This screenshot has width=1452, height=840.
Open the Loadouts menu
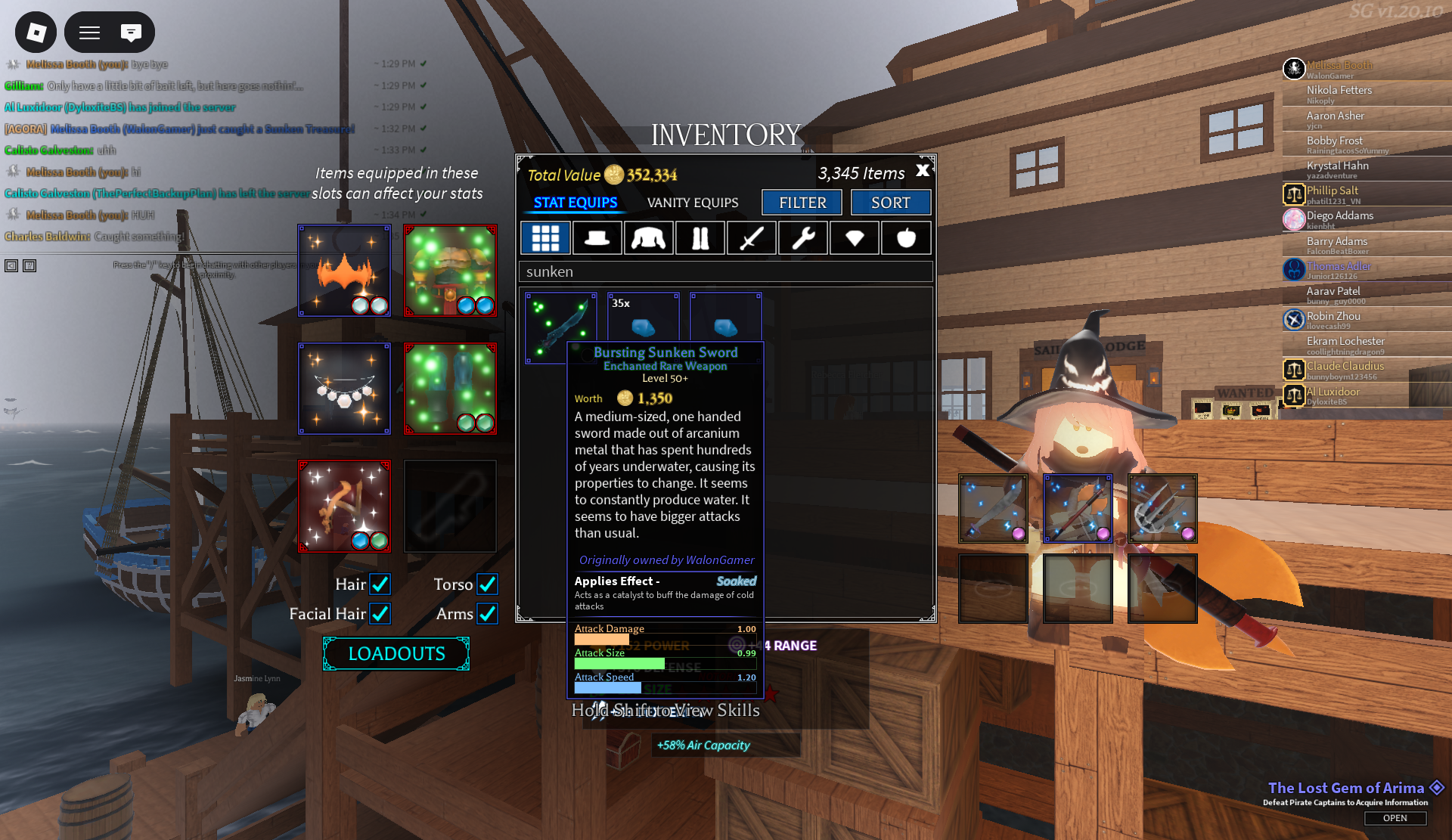click(x=396, y=653)
